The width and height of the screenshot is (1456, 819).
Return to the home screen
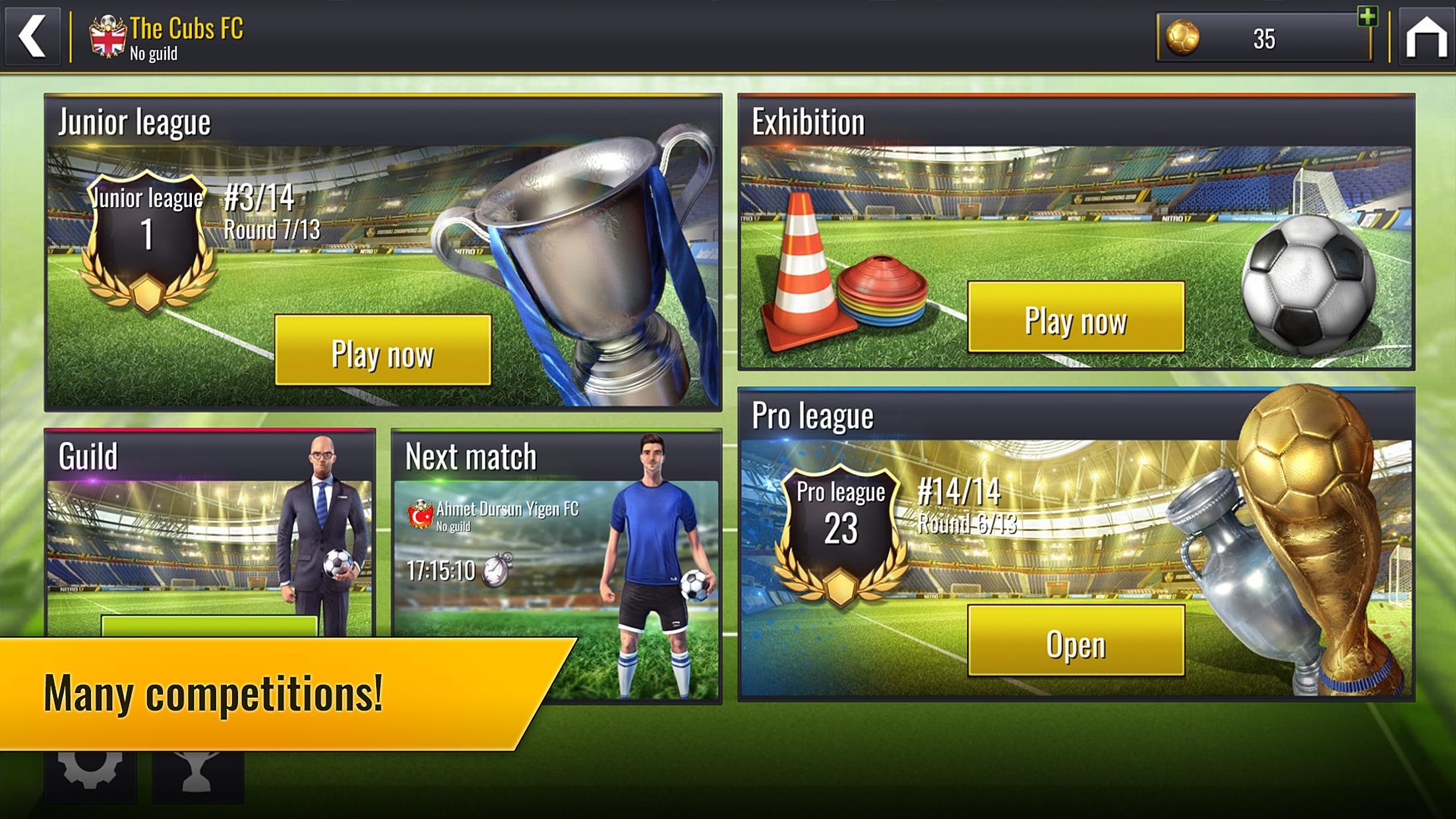coord(1426,38)
